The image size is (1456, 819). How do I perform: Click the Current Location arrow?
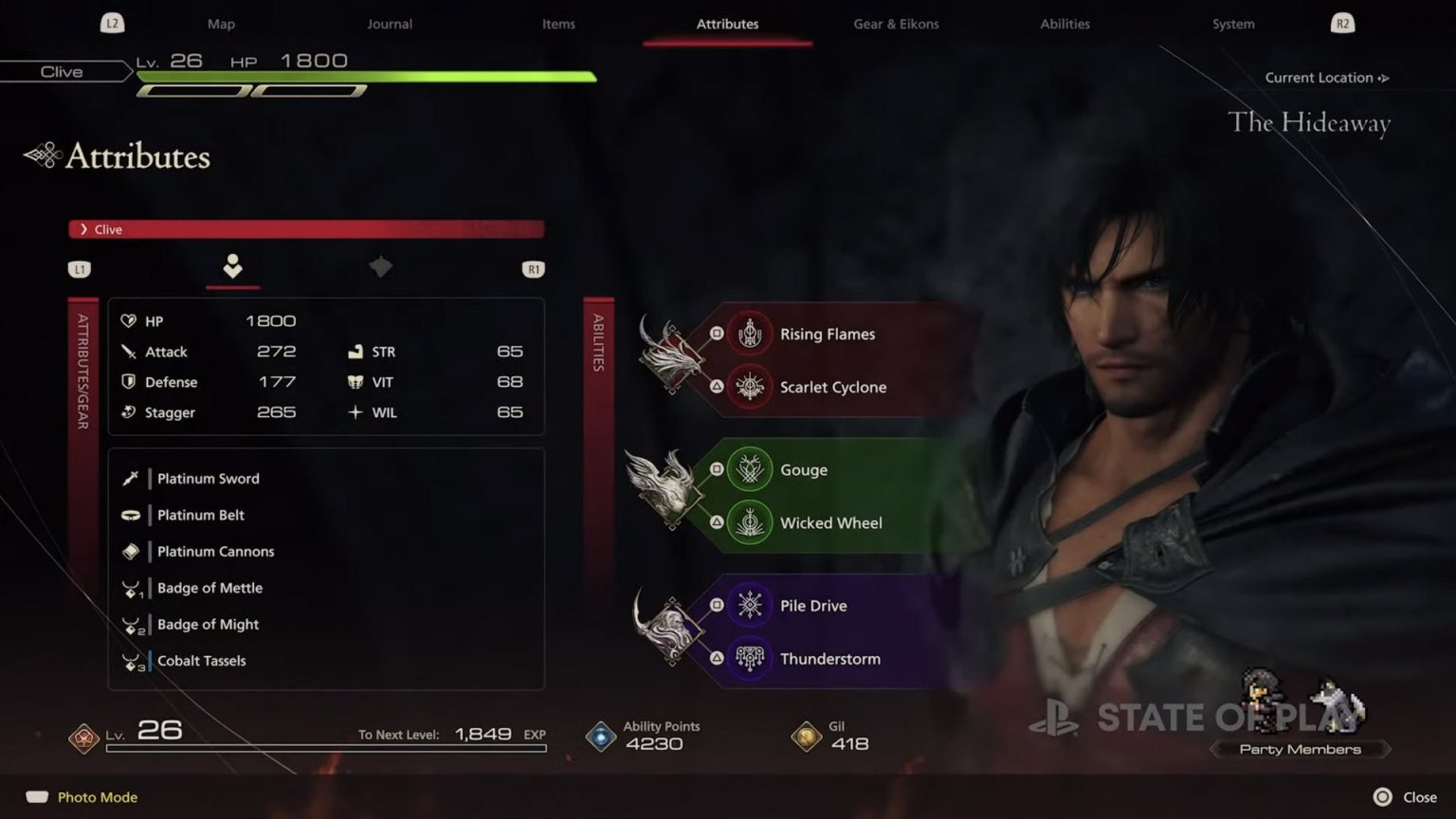point(1381,78)
